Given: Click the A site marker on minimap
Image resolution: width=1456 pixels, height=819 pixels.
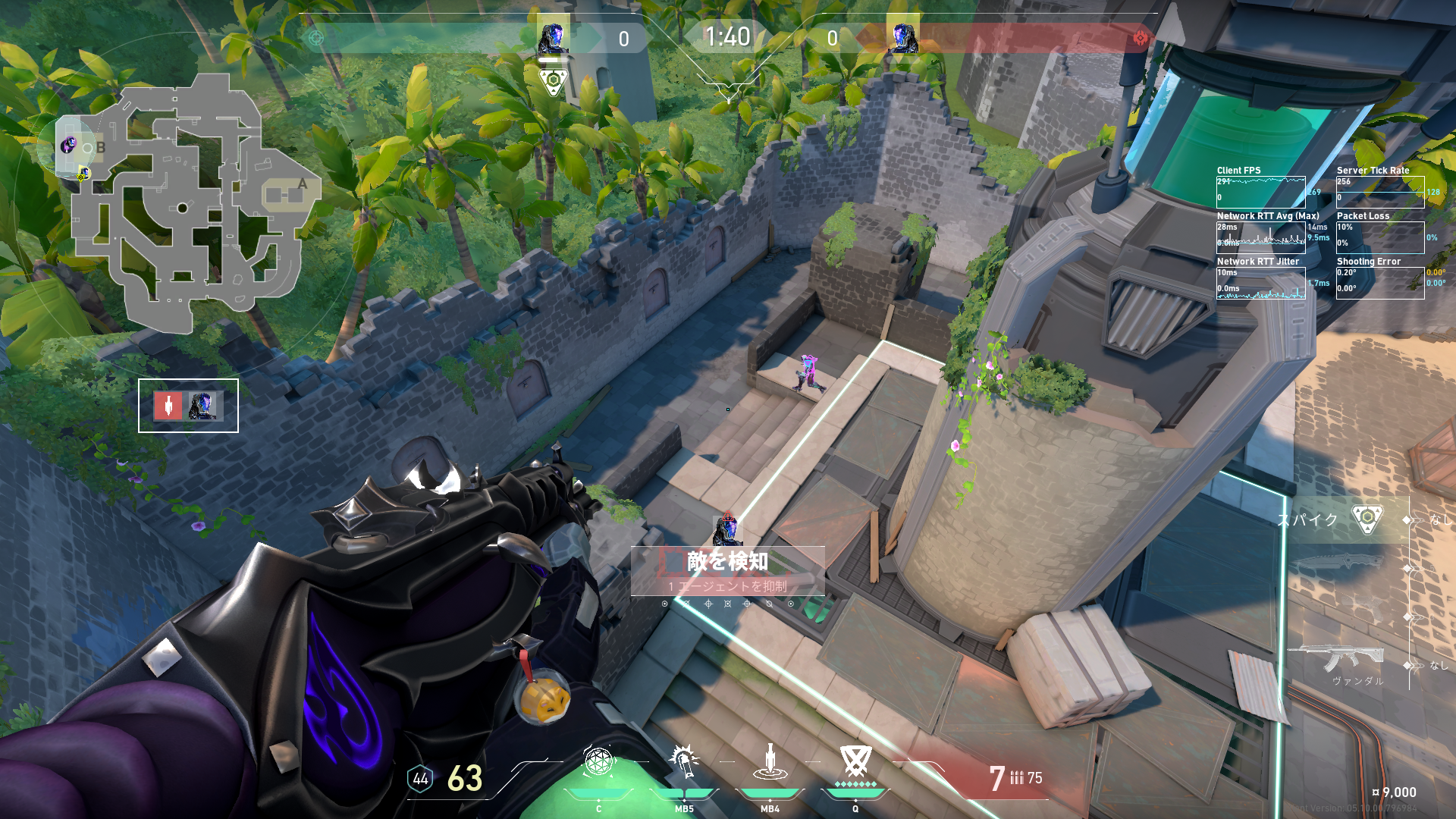Looking at the screenshot, I should tap(303, 184).
